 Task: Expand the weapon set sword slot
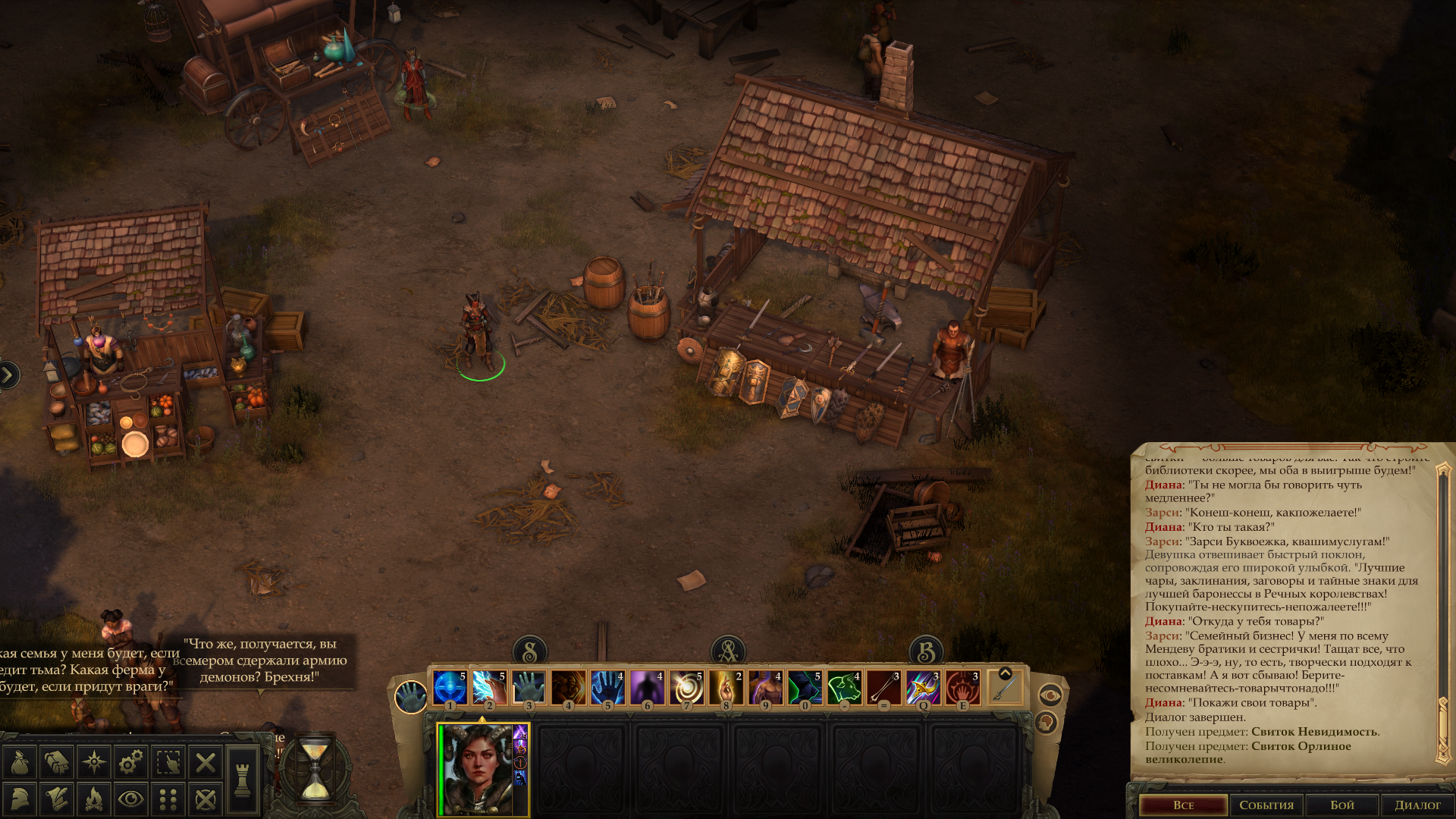1005,688
